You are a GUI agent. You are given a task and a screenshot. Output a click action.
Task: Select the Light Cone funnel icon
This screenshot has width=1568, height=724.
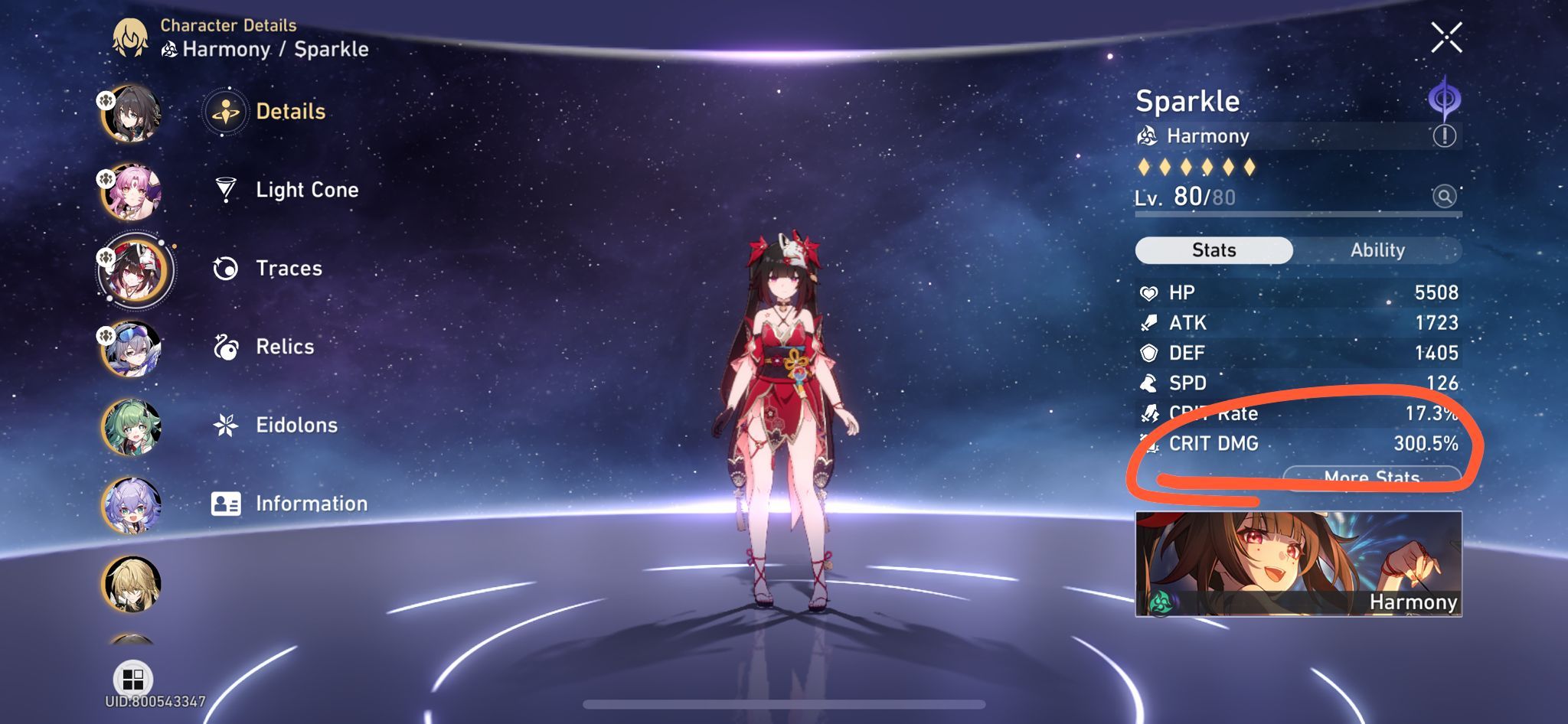[x=224, y=190]
